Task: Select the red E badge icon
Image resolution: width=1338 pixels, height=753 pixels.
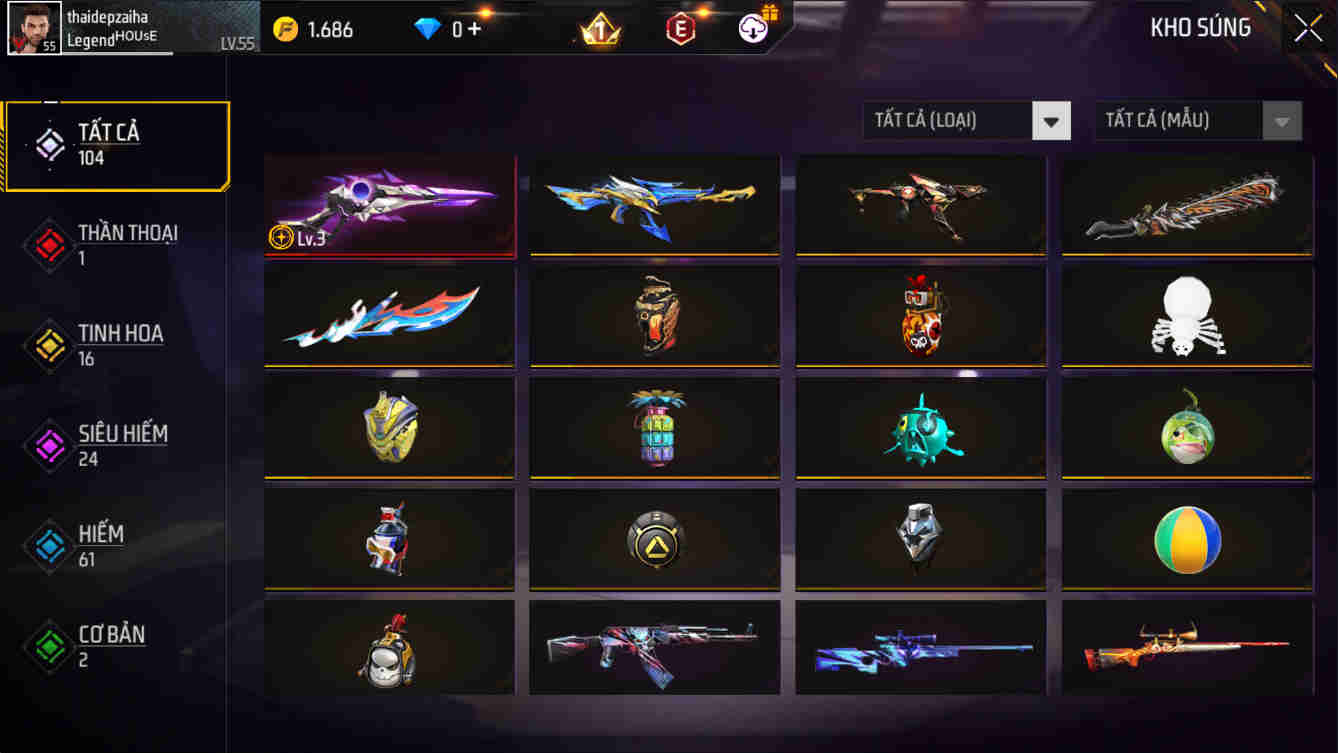Action: (x=678, y=29)
